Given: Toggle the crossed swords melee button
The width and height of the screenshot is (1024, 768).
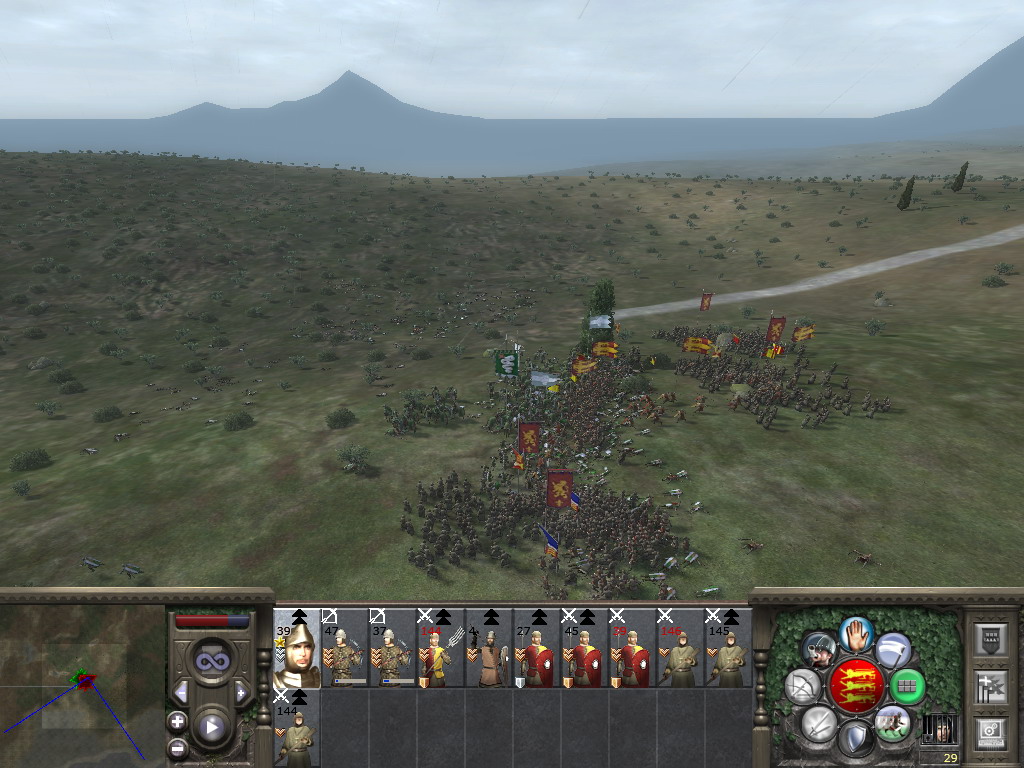Looking at the screenshot, I should 819,722.
